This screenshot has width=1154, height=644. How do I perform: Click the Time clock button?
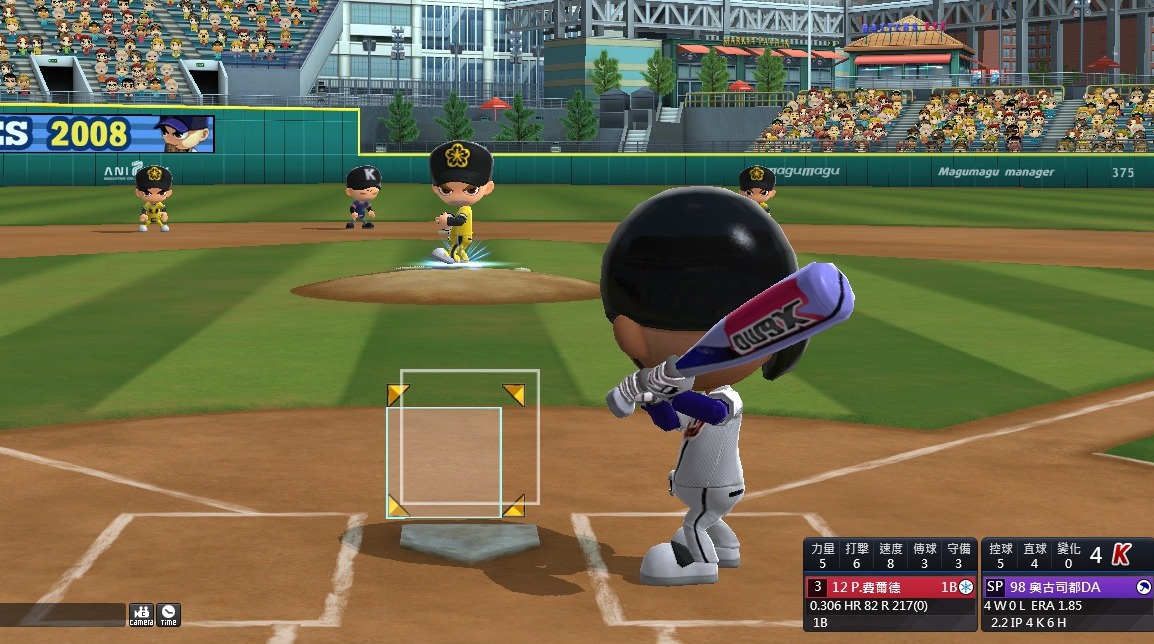point(168,614)
